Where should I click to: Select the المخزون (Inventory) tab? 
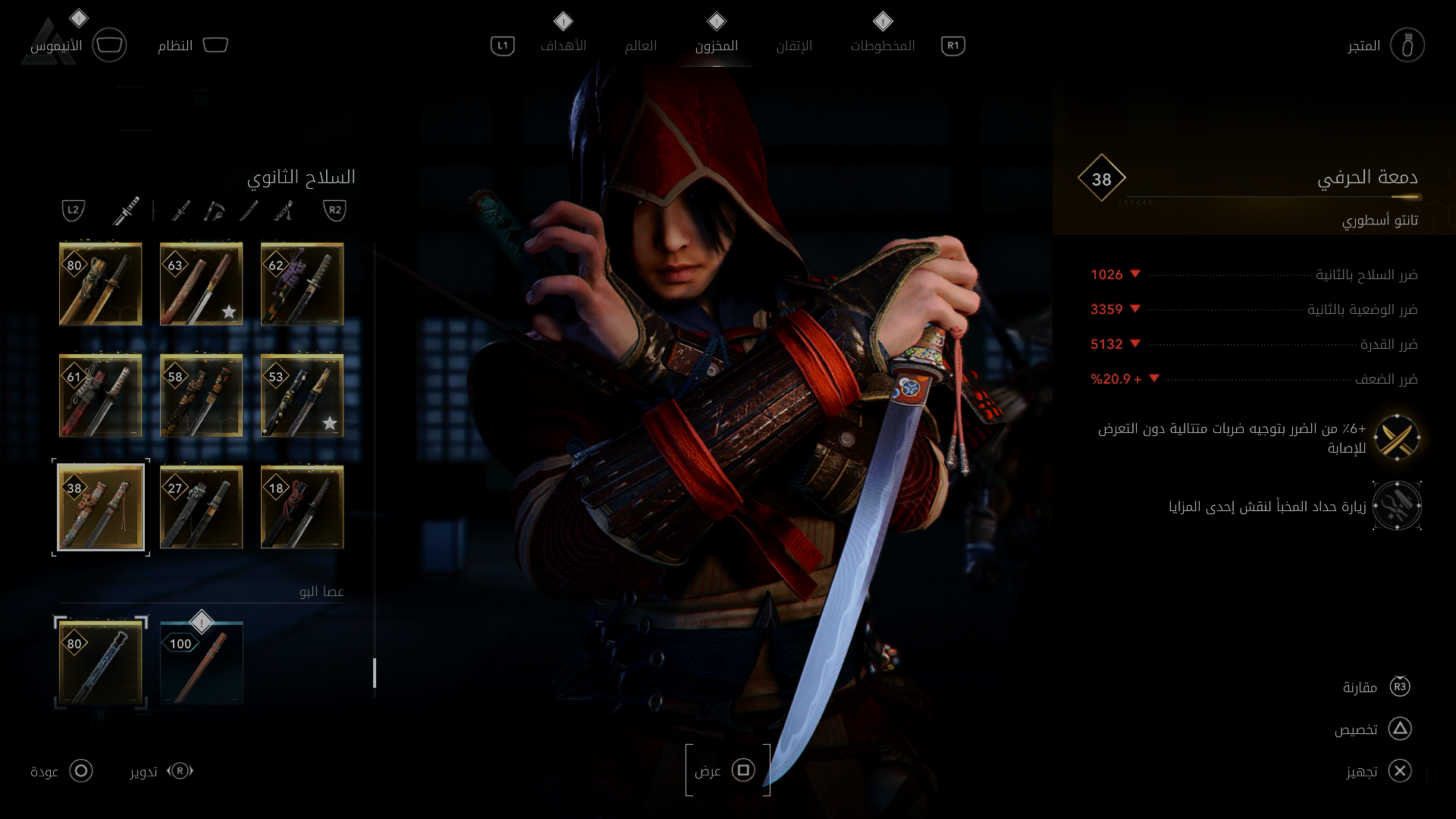click(x=716, y=46)
